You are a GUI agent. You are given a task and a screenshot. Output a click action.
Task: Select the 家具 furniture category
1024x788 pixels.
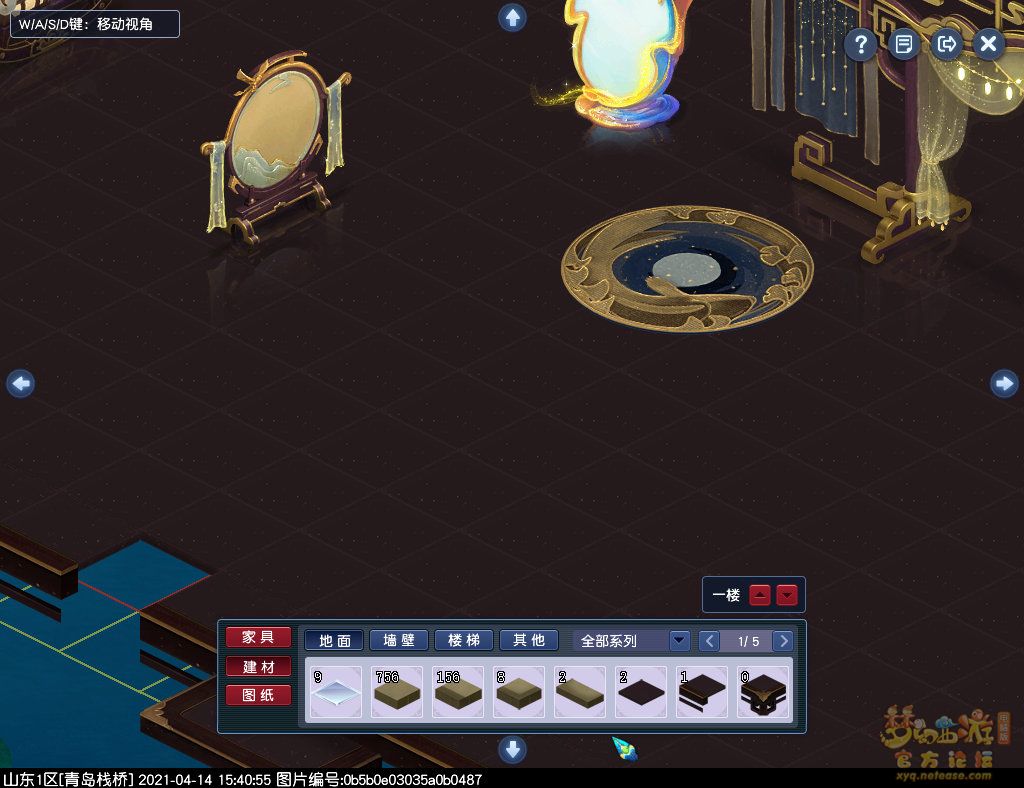[258, 638]
